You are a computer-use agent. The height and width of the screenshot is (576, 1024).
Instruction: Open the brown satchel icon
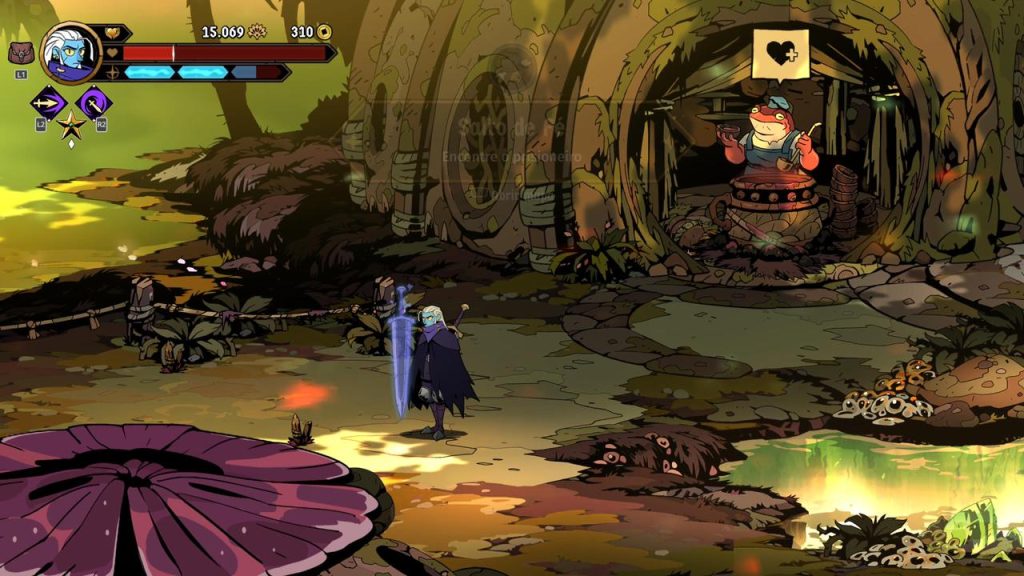point(19,54)
